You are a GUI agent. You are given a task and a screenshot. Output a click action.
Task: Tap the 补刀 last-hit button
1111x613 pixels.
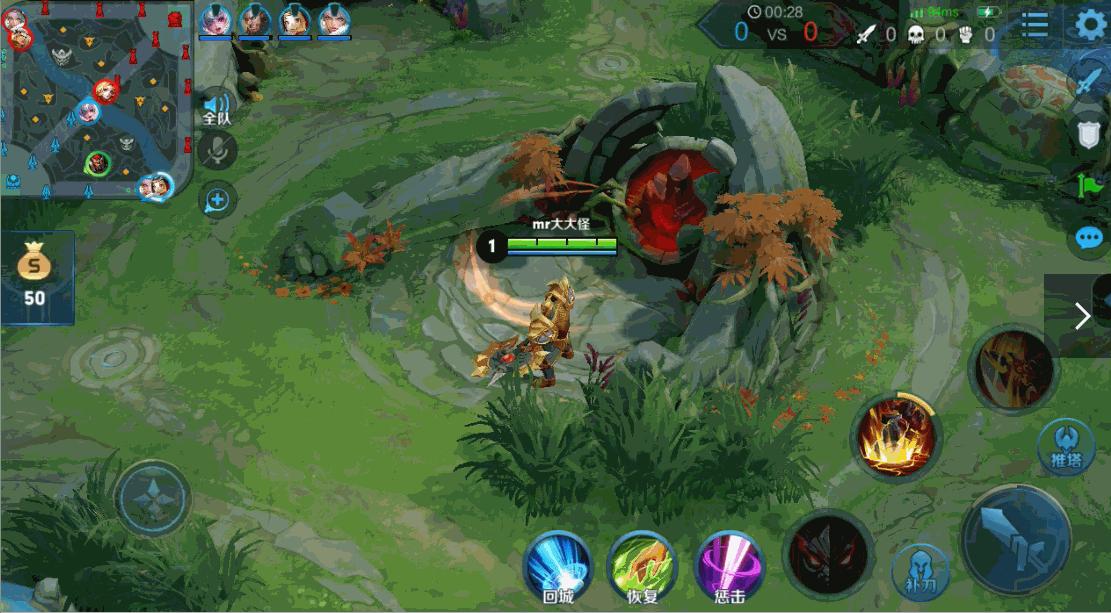click(x=920, y=570)
